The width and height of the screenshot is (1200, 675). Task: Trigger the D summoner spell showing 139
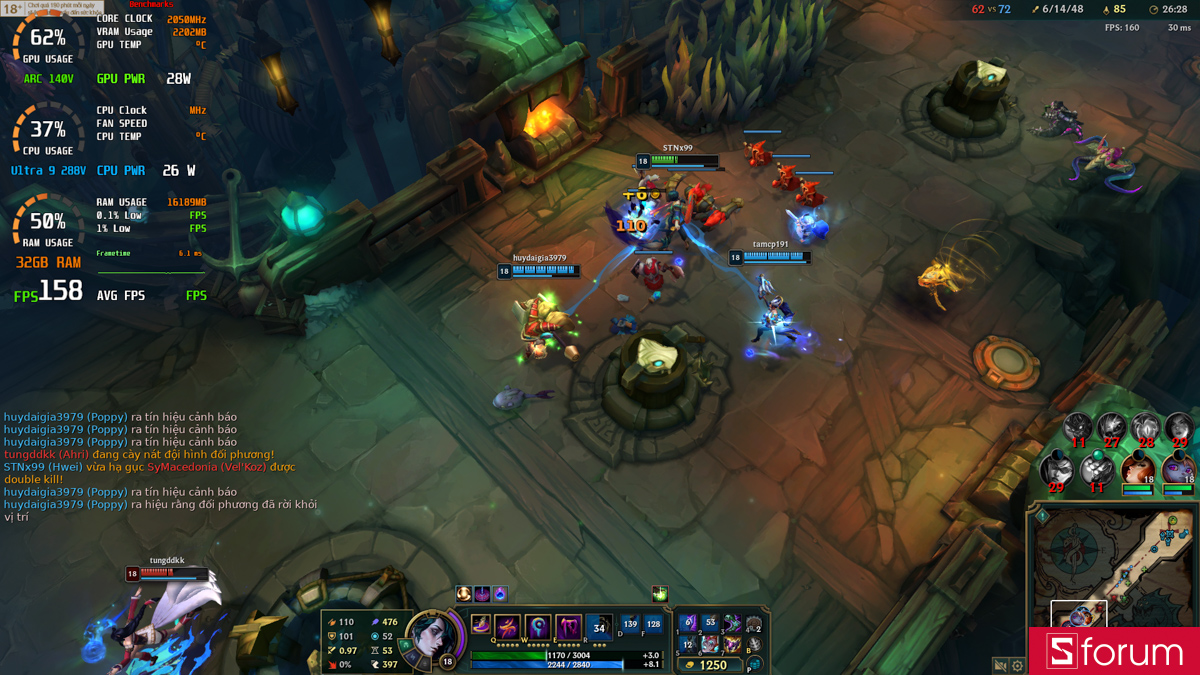click(x=630, y=625)
